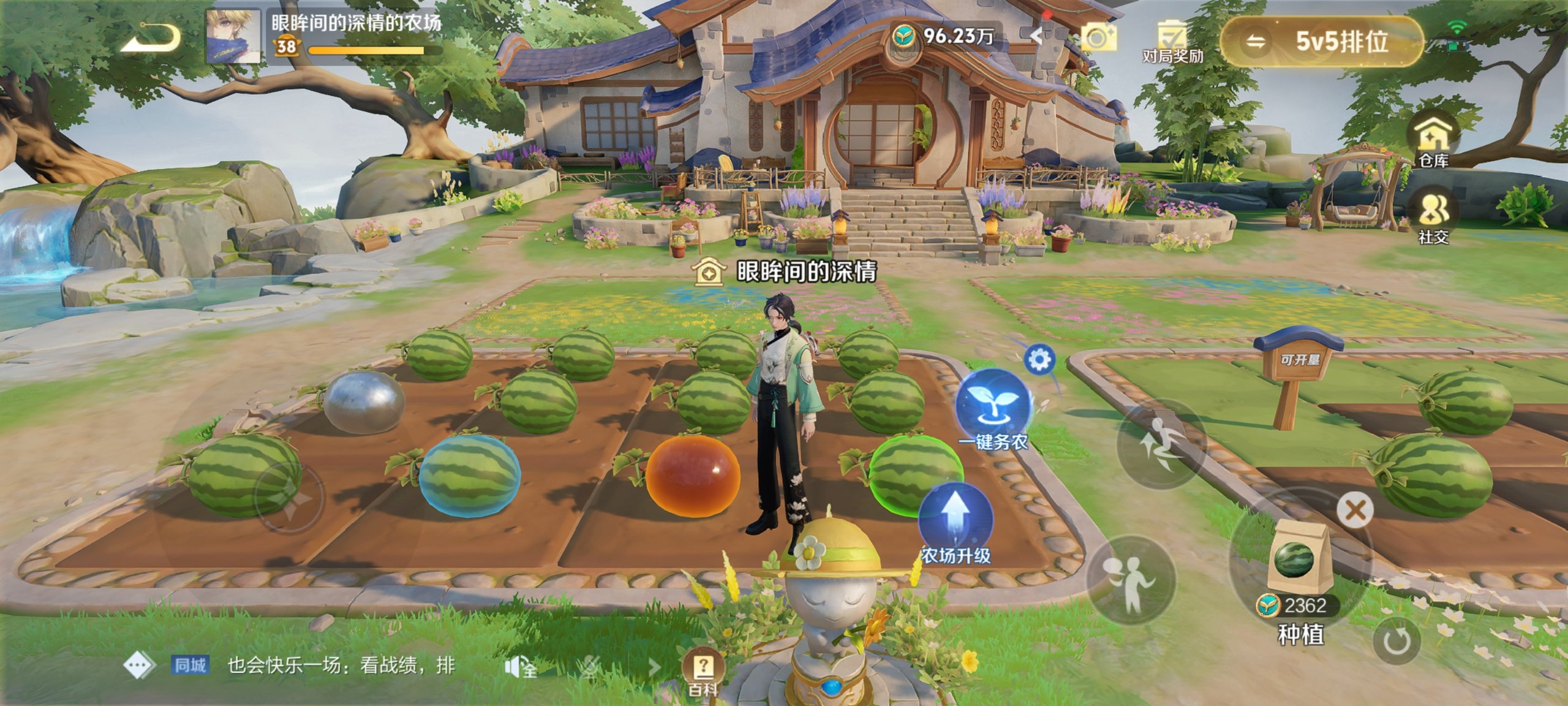Open farm settings via the gear icon
Viewport: 1568px width, 706px height.
tap(1039, 360)
